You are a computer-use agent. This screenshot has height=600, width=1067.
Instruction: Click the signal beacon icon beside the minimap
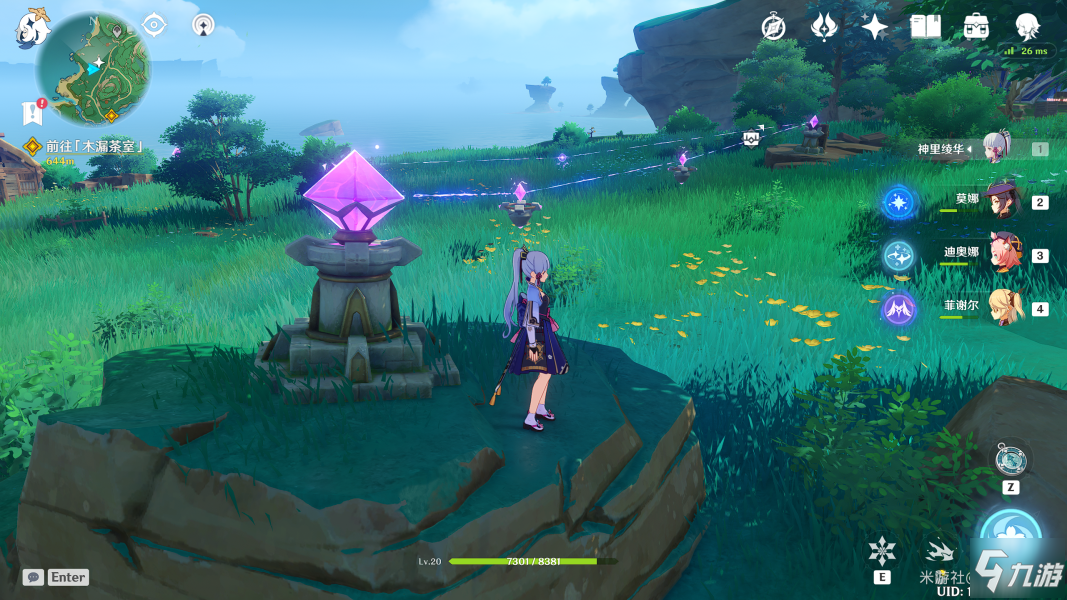[x=203, y=25]
